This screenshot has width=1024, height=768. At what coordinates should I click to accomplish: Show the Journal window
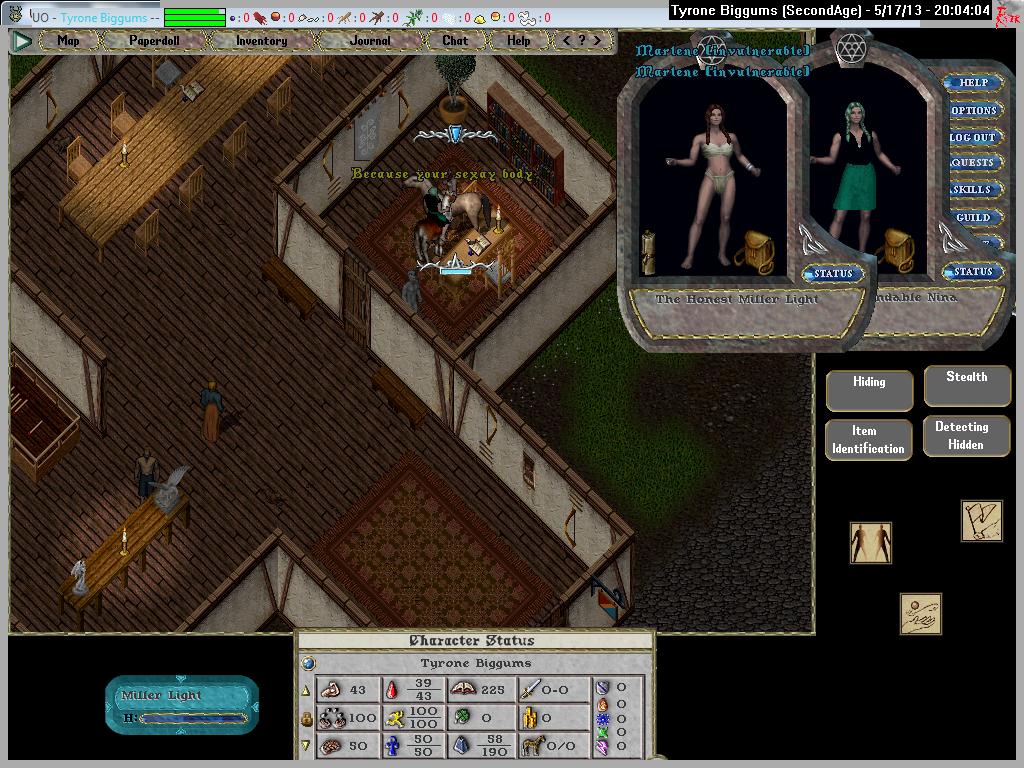[x=370, y=41]
